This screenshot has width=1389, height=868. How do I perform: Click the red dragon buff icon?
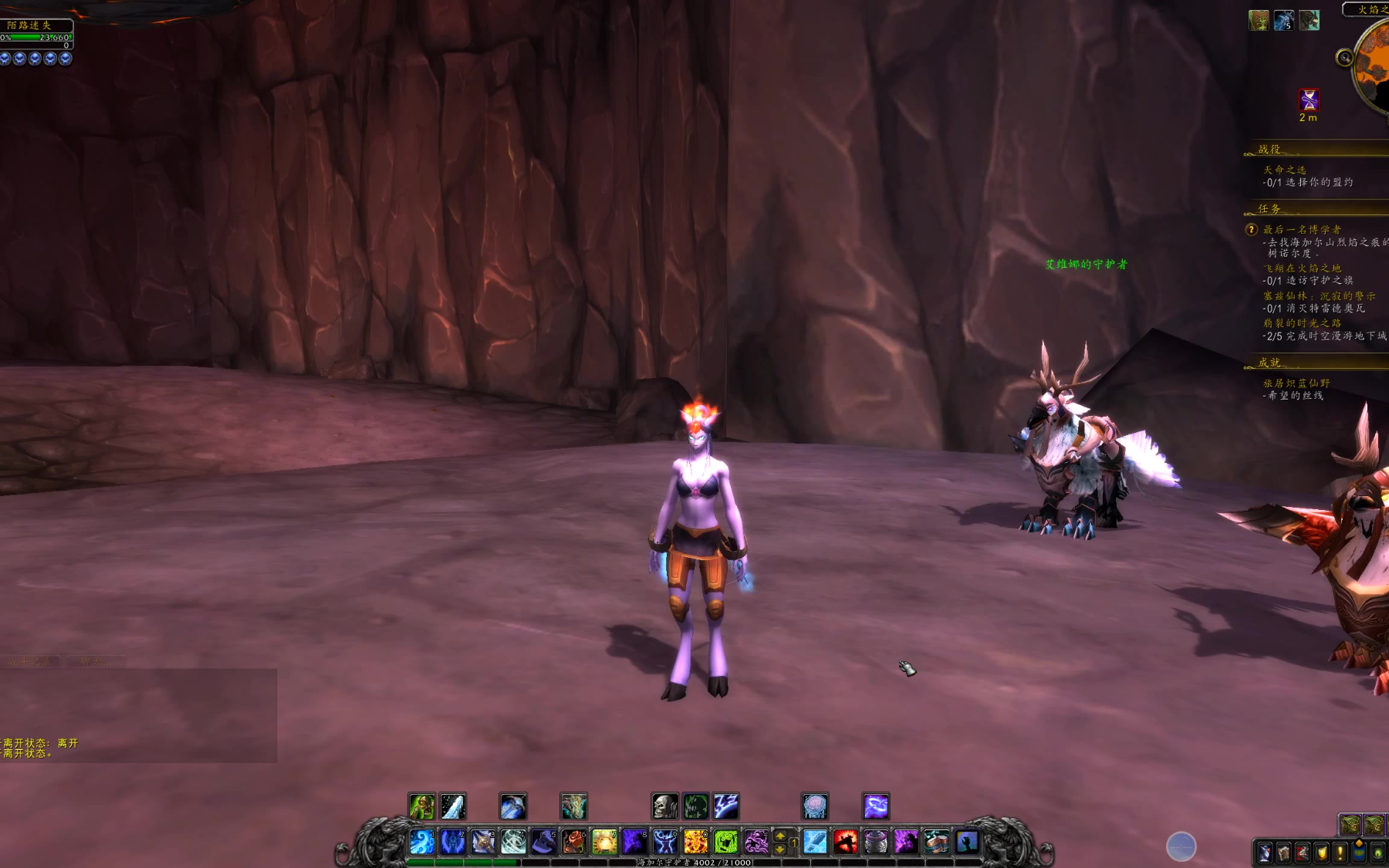(1309, 20)
